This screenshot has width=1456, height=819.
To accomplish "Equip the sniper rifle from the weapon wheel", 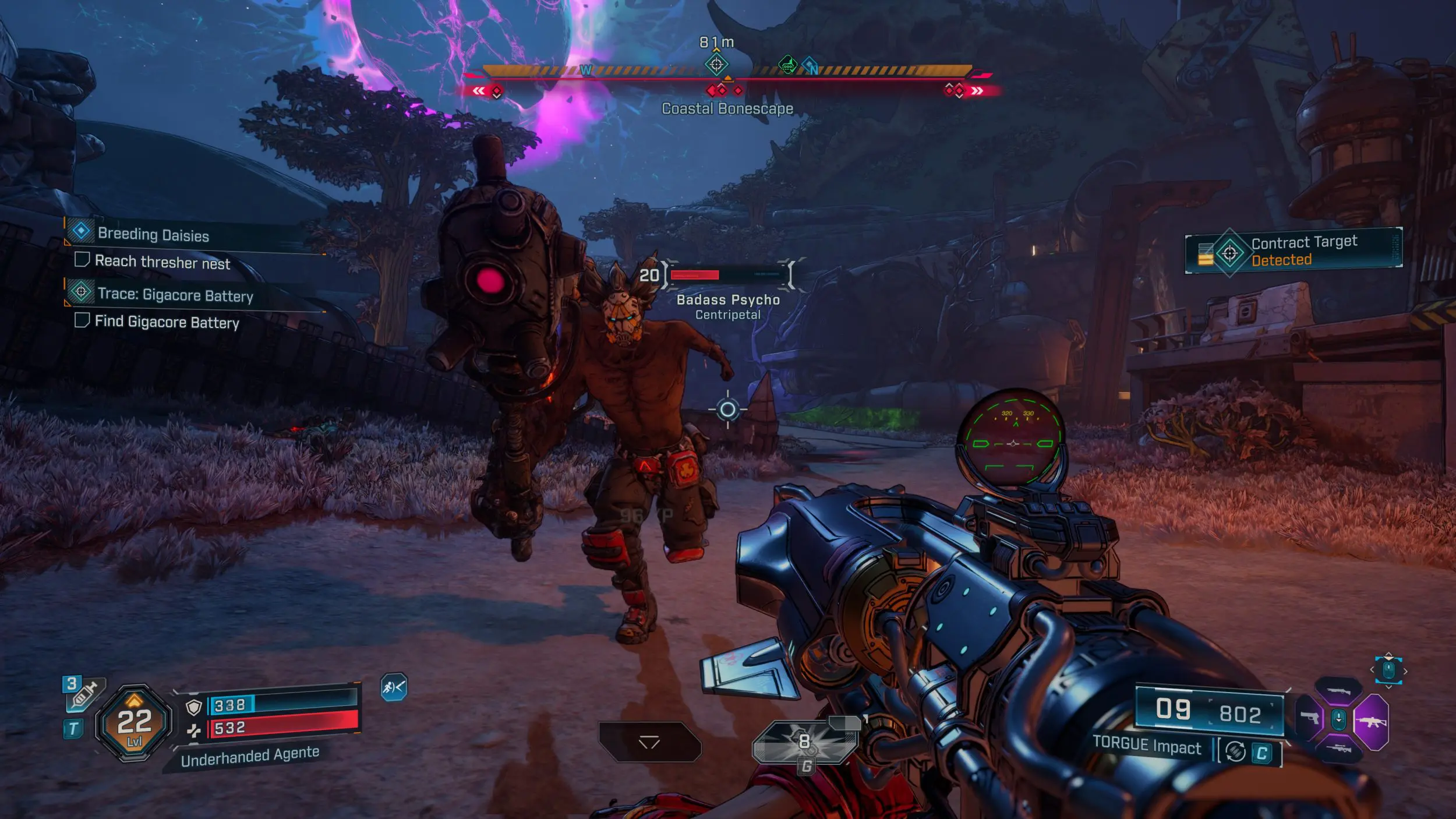I will click(x=1338, y=748).
